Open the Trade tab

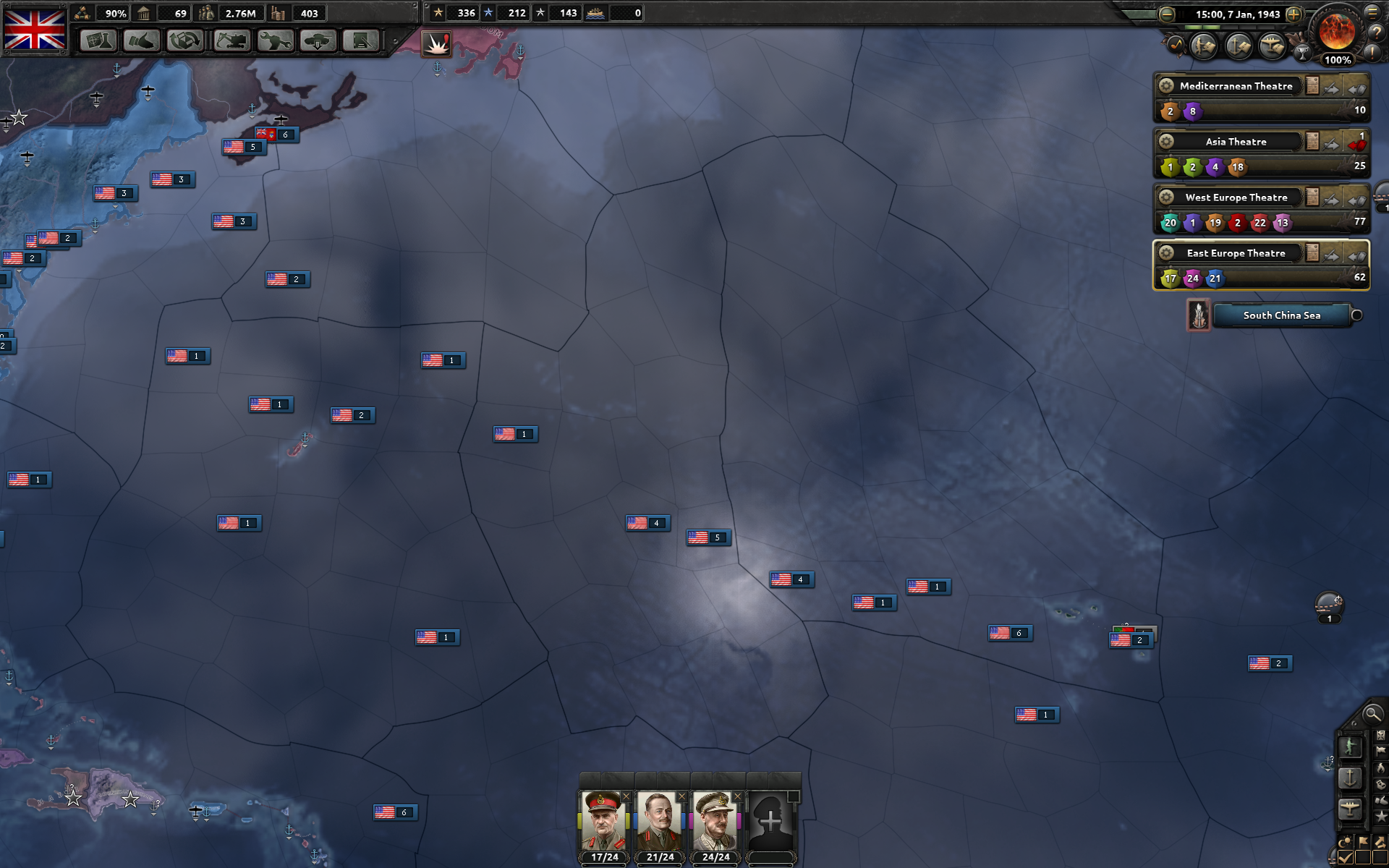[186, 41]
